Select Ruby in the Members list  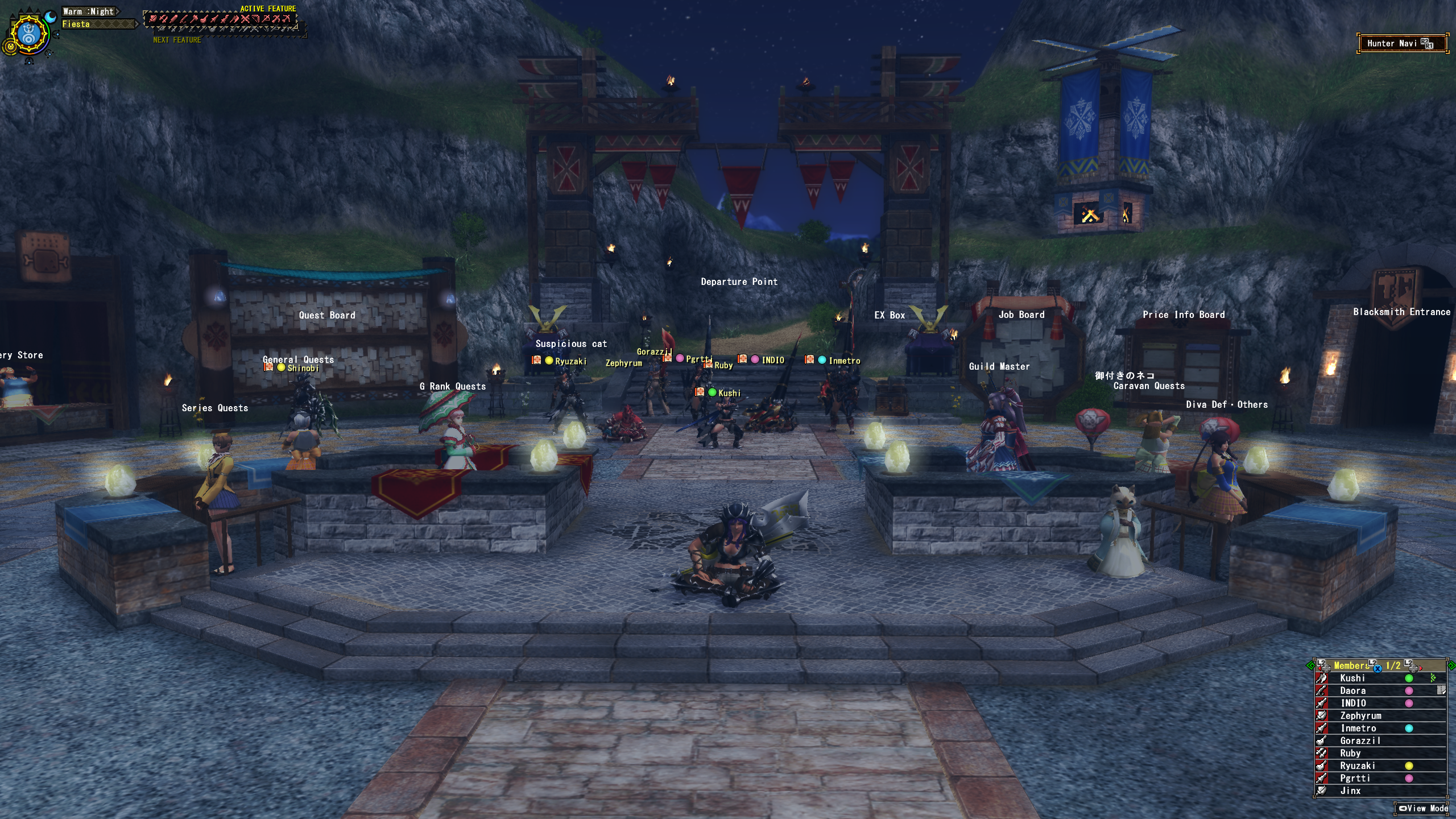click(x=1350, y=753)
